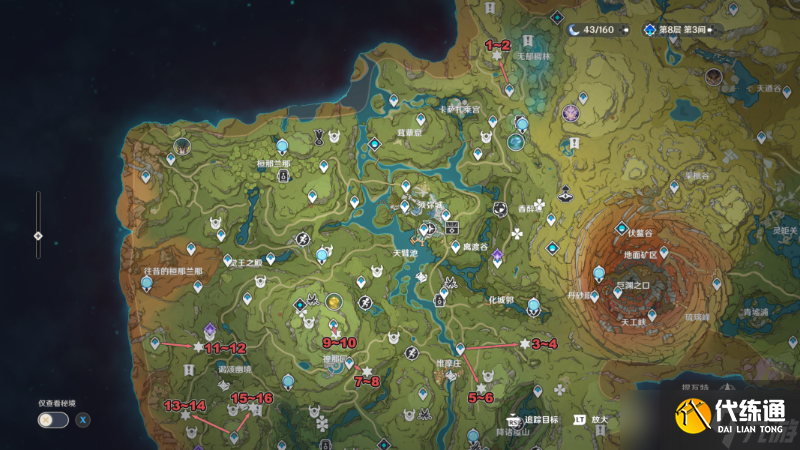Open the original resin 43/160 counter
The height and width of the screenshot is (450, 800).
click(598, 30)
